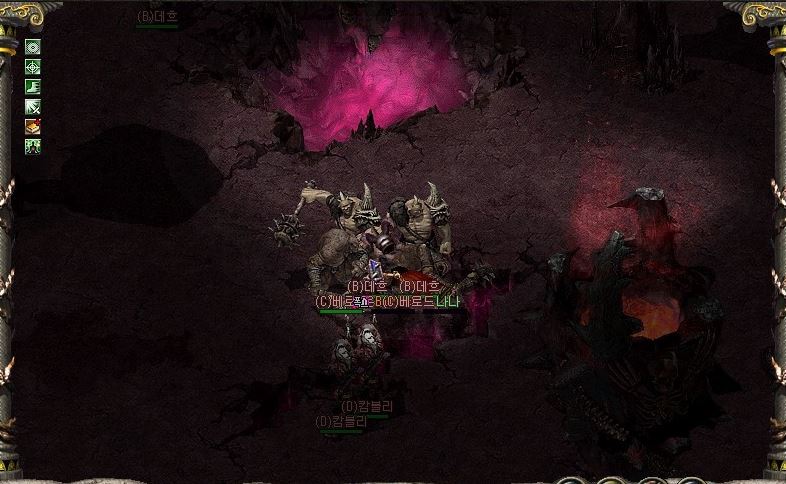Open the book with red plus icon
Viewport: 786px width, 484px height.
(32, 126)
